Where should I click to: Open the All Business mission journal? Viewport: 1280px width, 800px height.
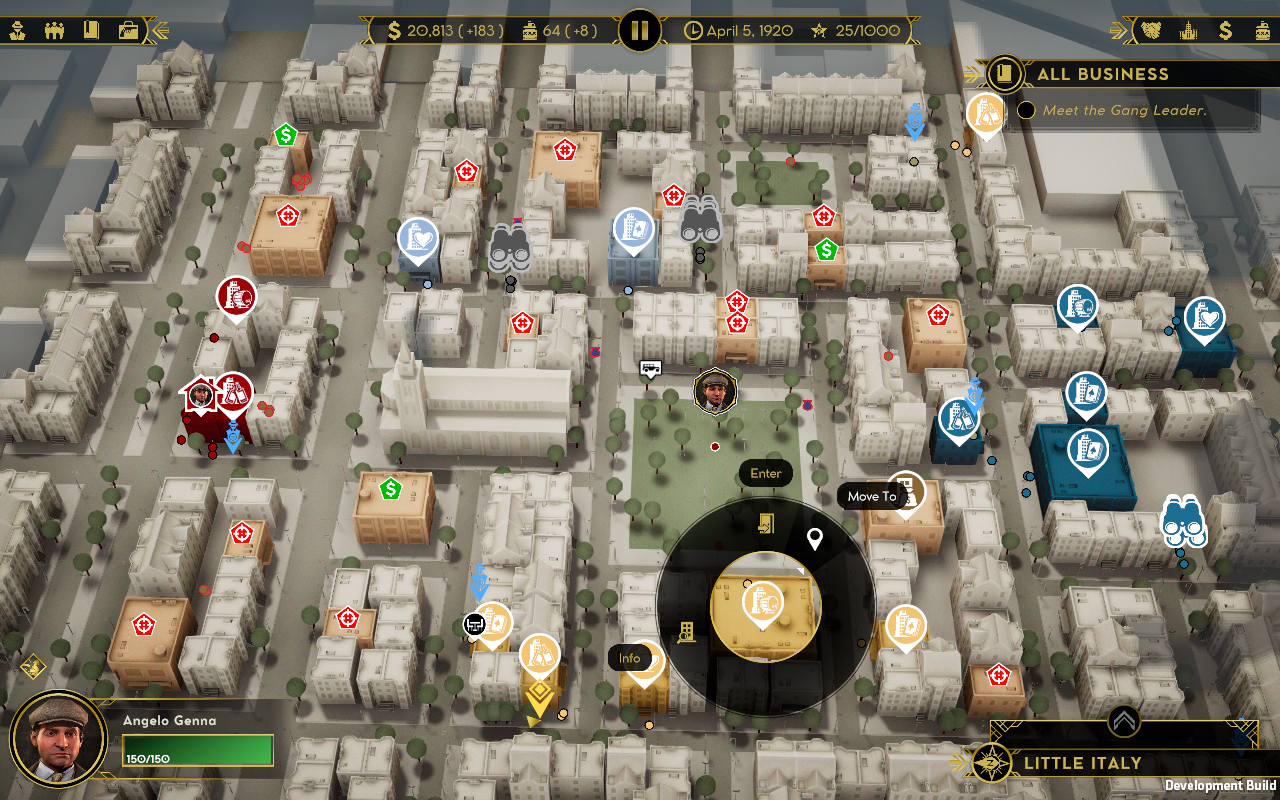[1004, 74]
